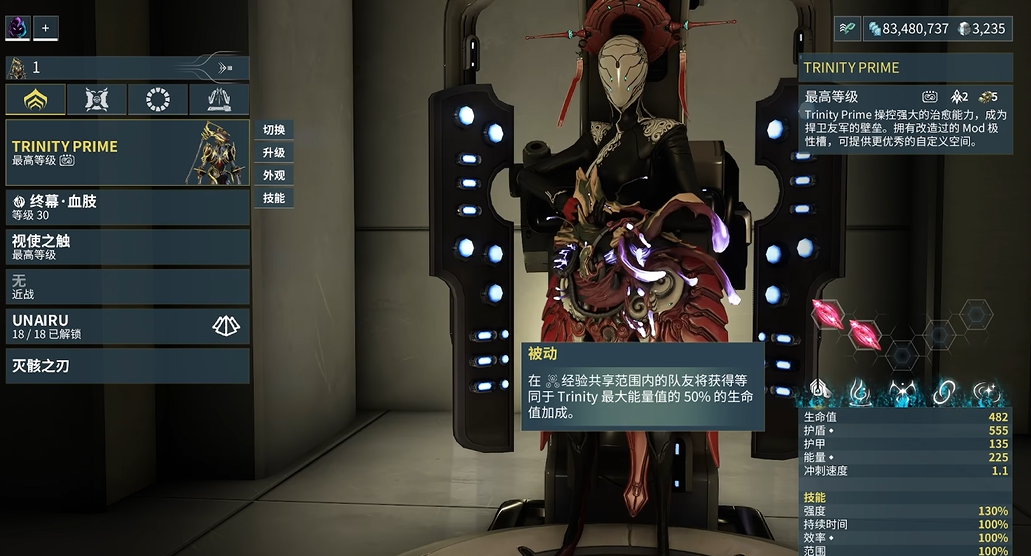Select the 终幕·血肢 weapon slot
Viewport: 1031px width, 556px height.
click(x=127, y=207)
